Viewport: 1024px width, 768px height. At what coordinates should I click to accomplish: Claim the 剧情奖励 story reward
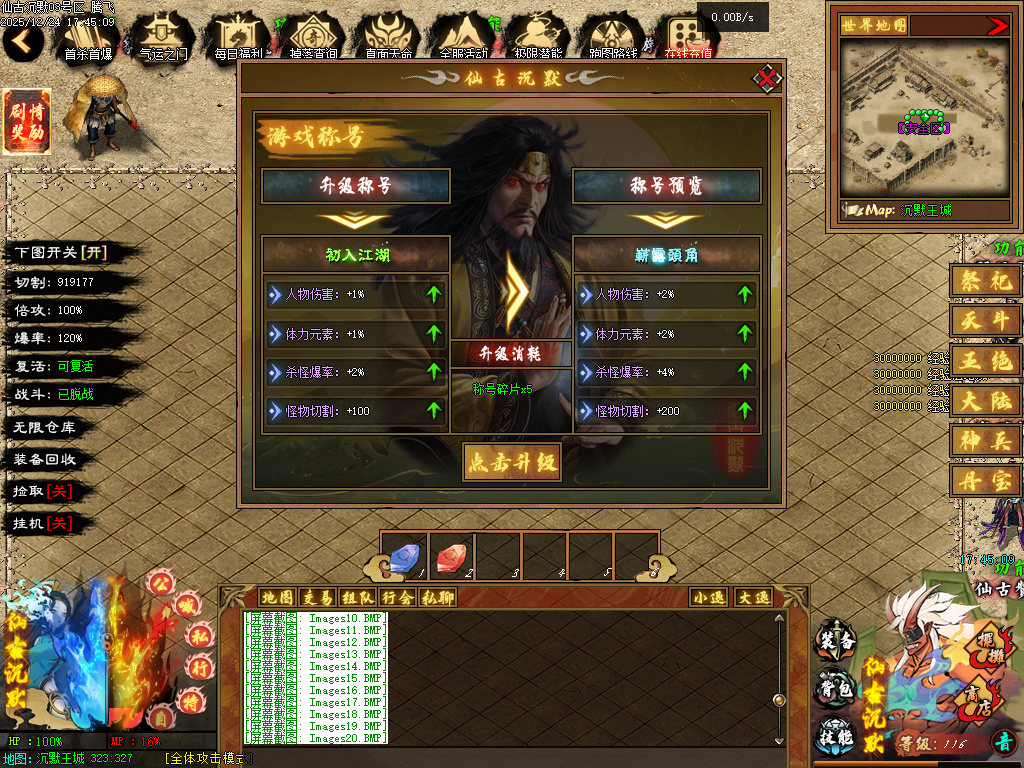(26, 122)
